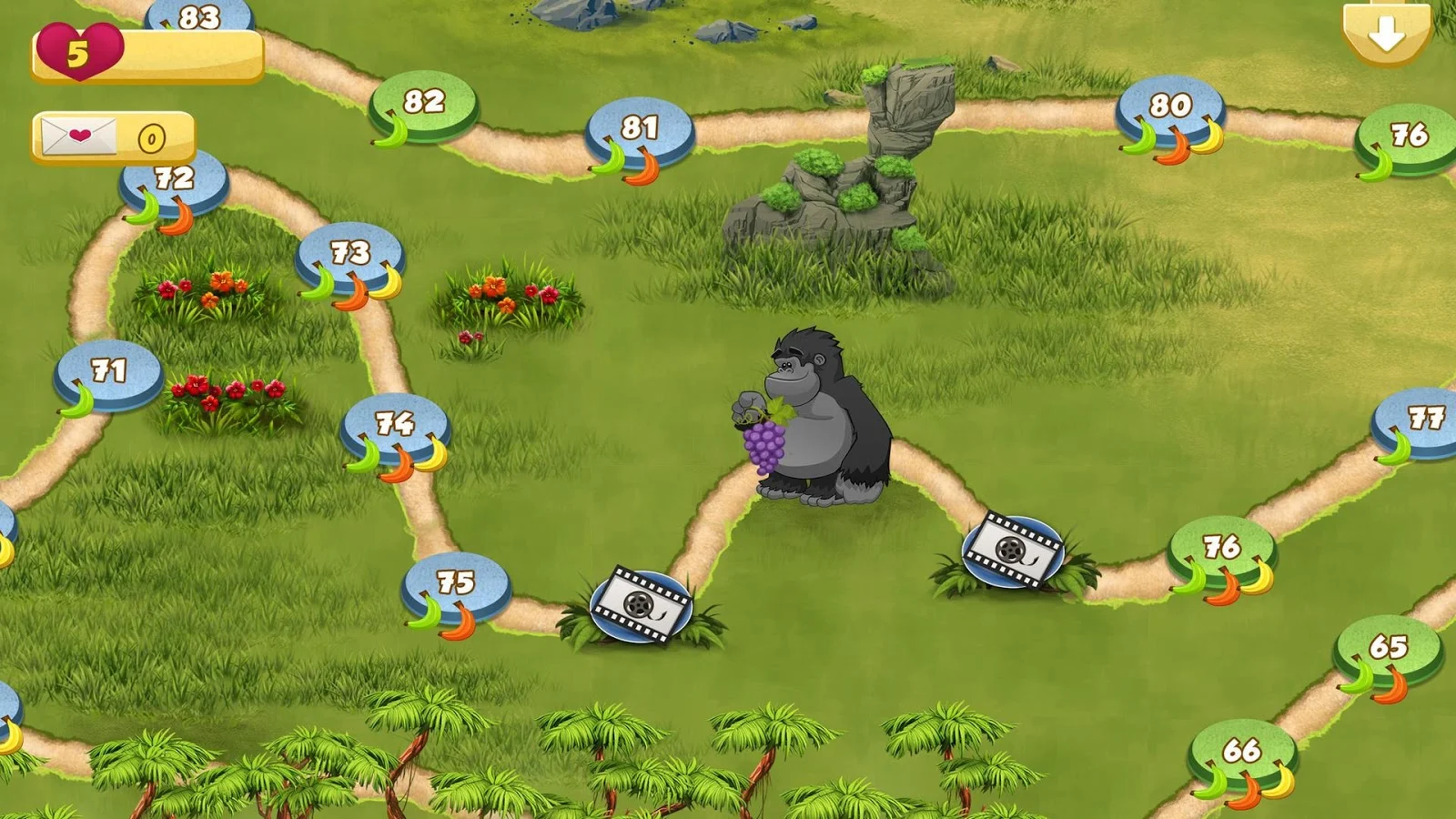Select the green level 82 node
Screen dimensions: 1456x819
coord(420,103)
